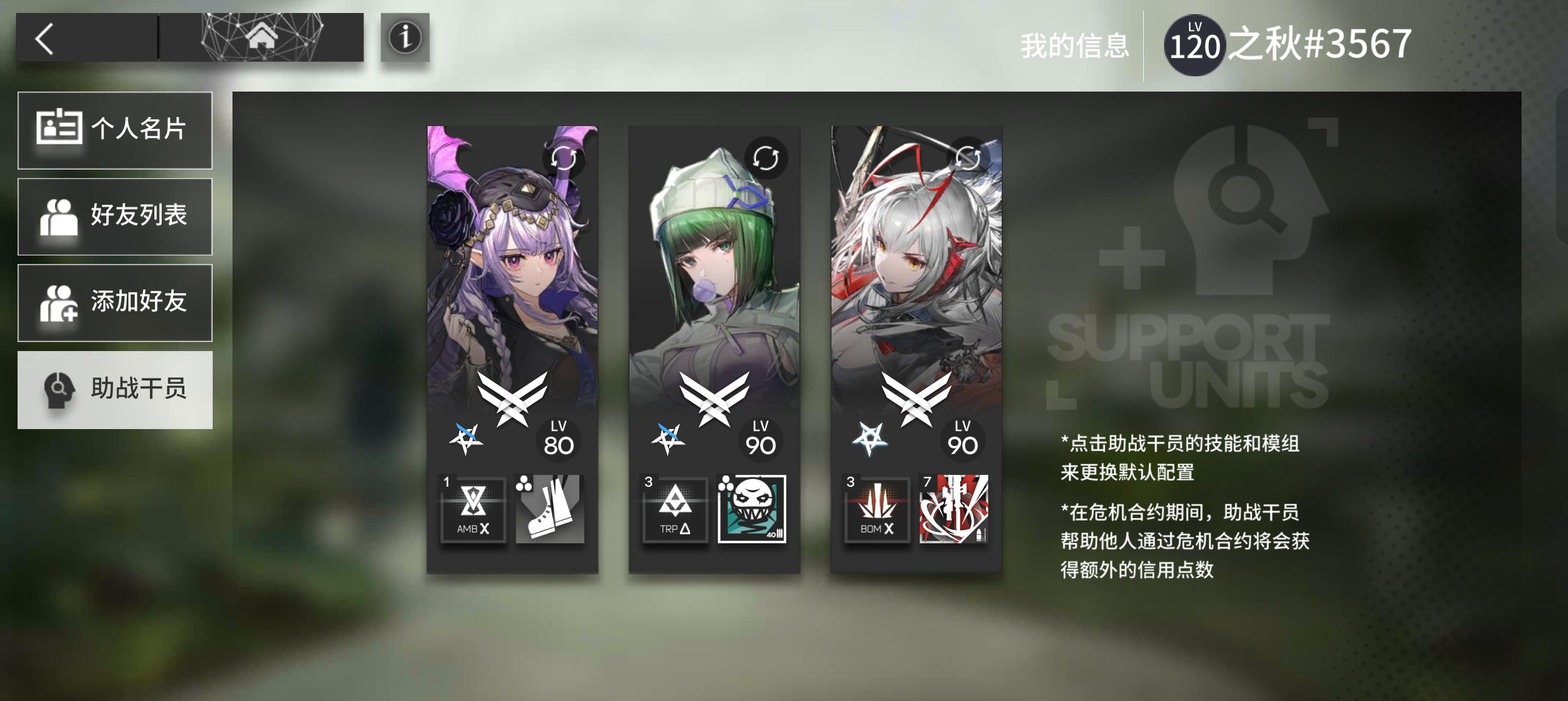1568x701 pixels.
Task: Change the AMB X skill of the level 80 operator
Action: (472, 510)
